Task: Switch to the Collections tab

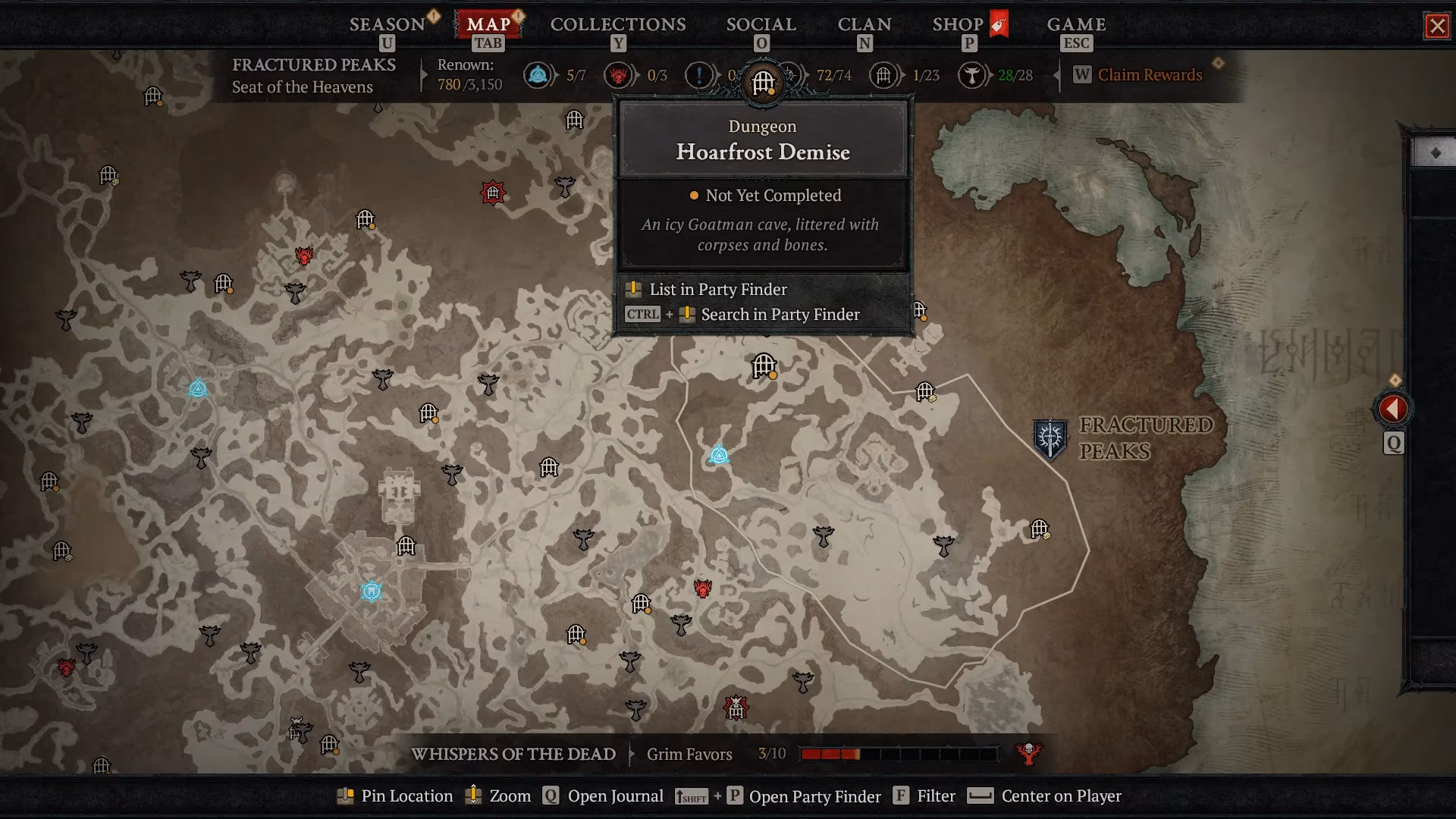Action: click(618, 24)
